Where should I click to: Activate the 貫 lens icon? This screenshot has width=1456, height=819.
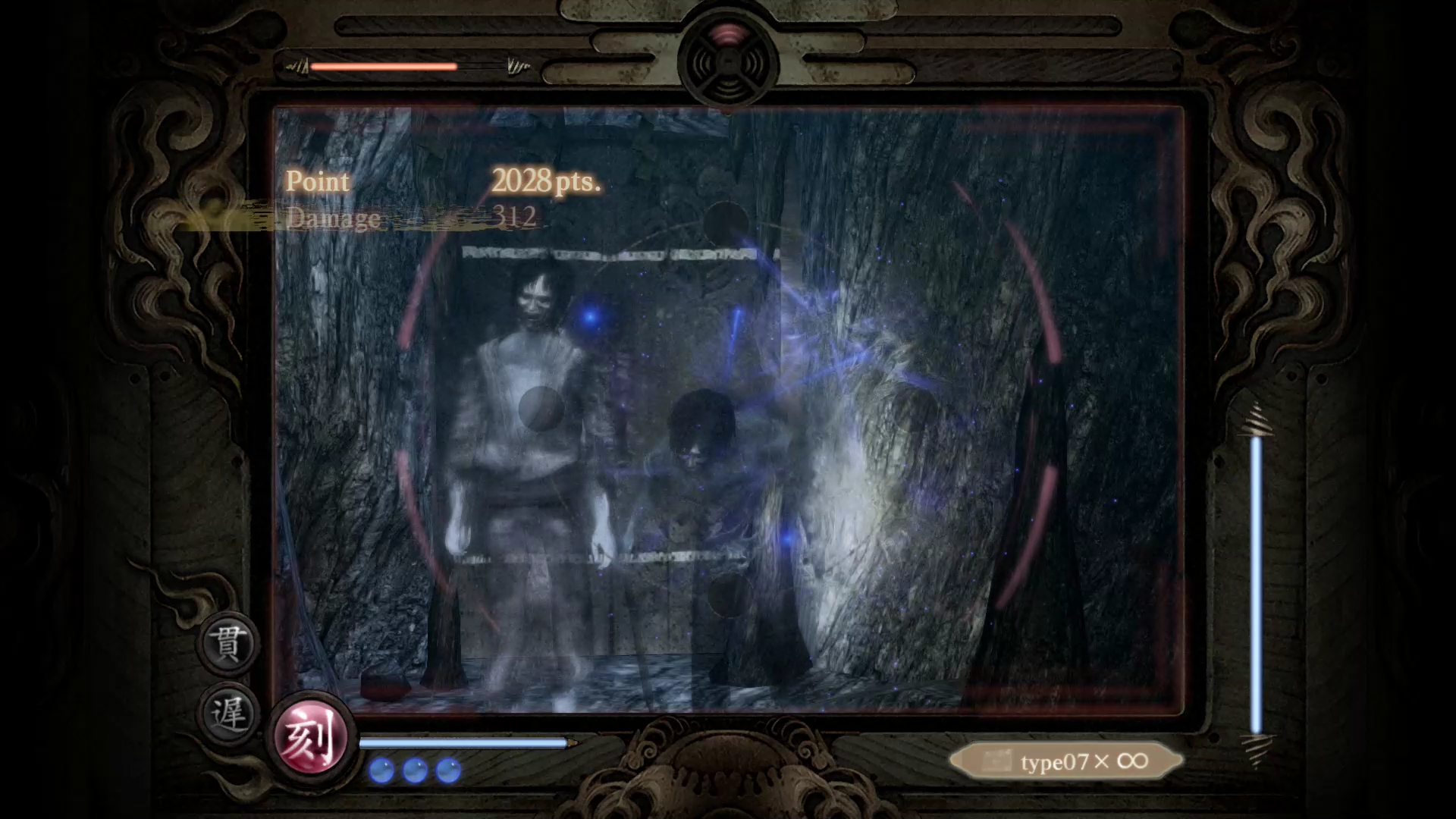[x=227, y=644]
